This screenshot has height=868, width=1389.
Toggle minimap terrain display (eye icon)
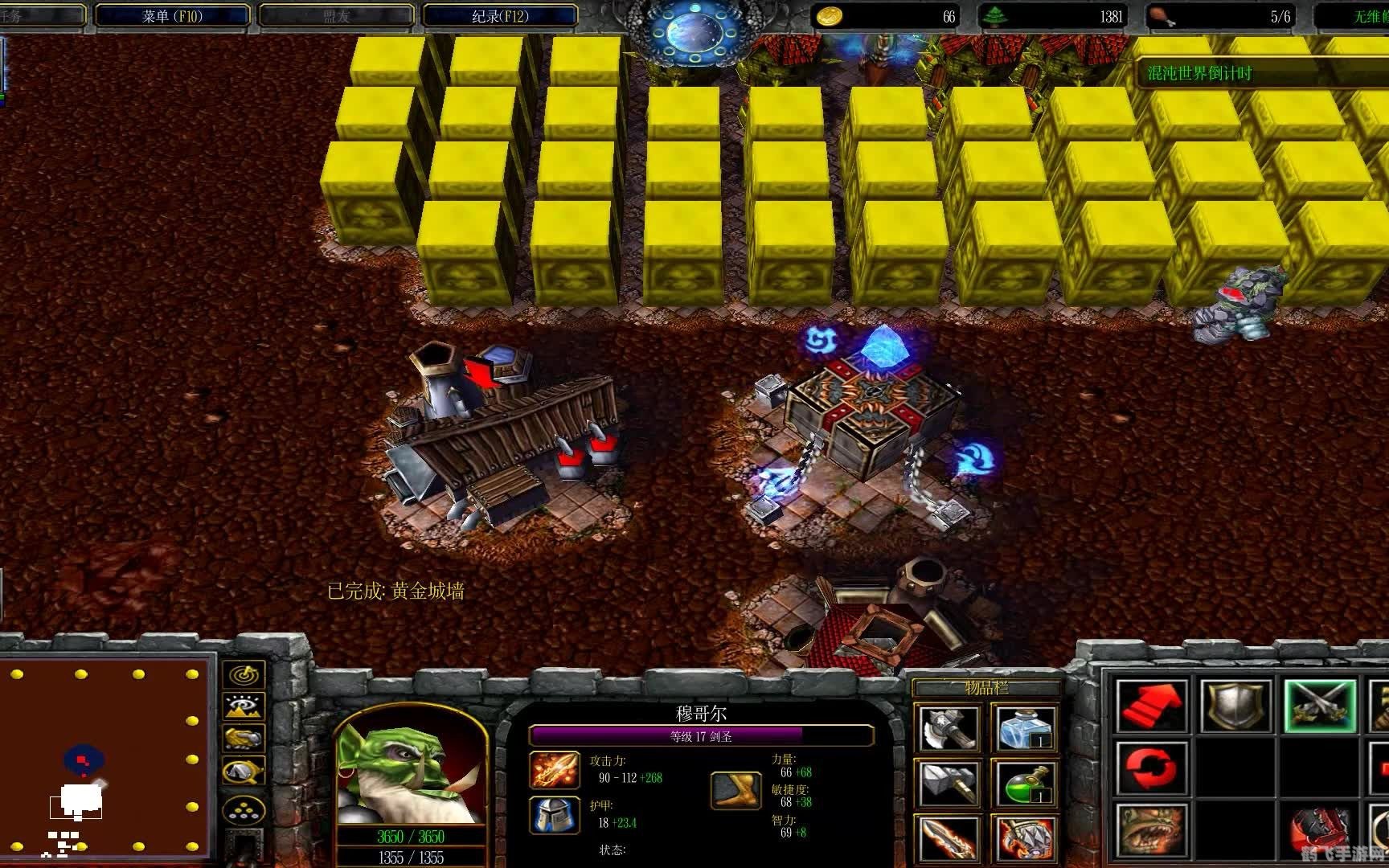point(243,706)
